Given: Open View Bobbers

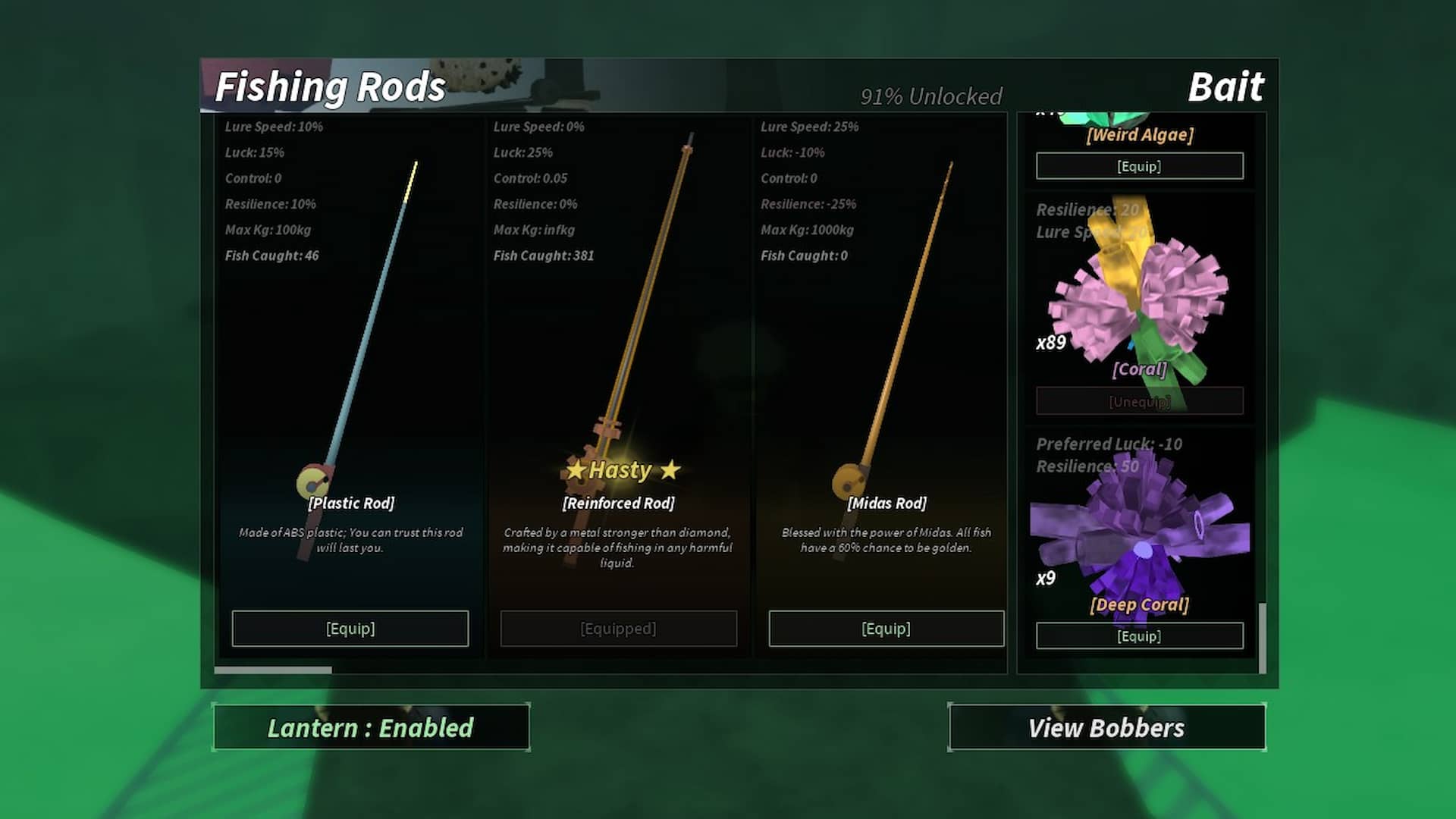Looking at the screenshot, I should [x=1106, y=728].
